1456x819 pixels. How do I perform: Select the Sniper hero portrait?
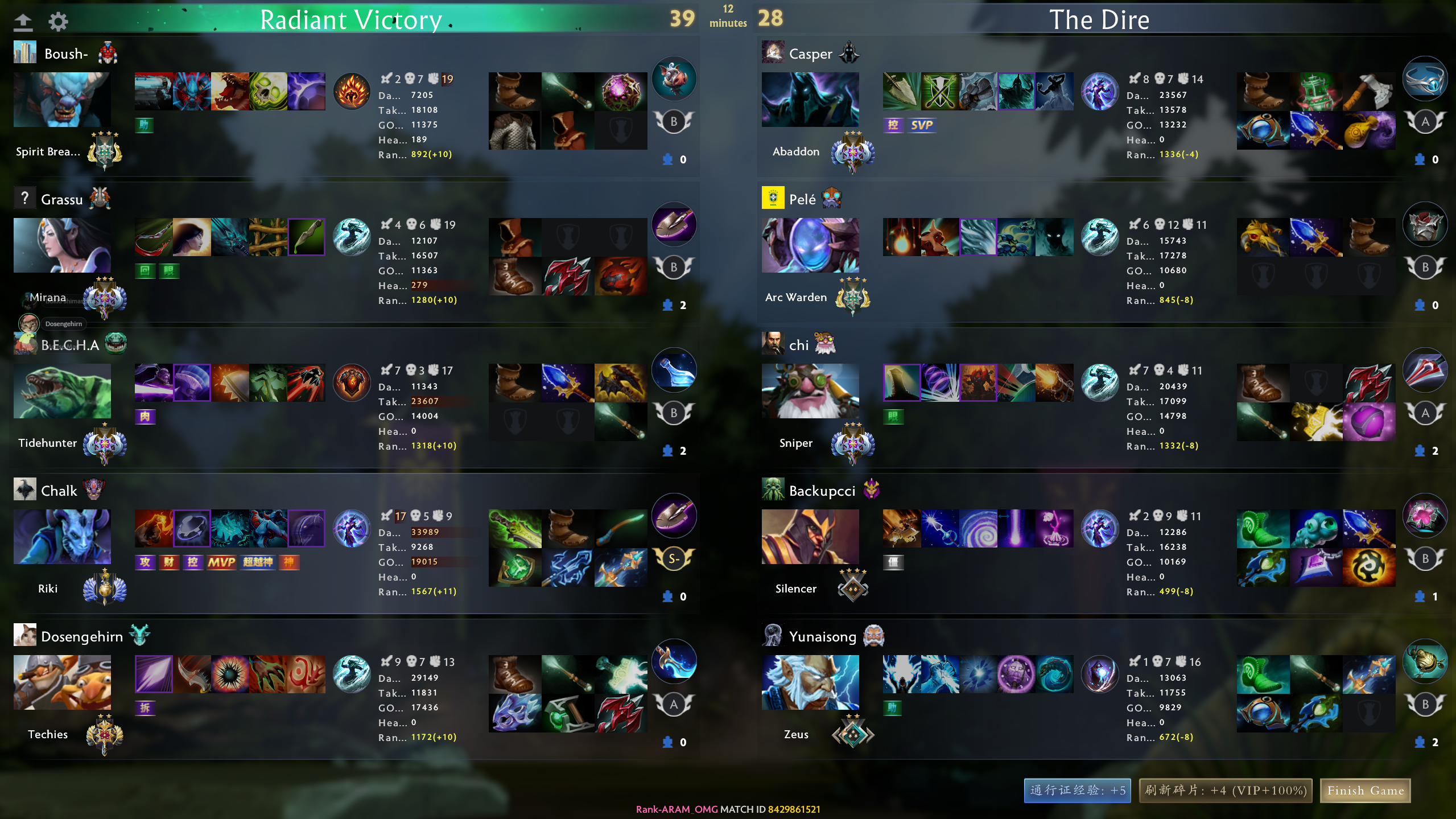click(x=810, y=391)
